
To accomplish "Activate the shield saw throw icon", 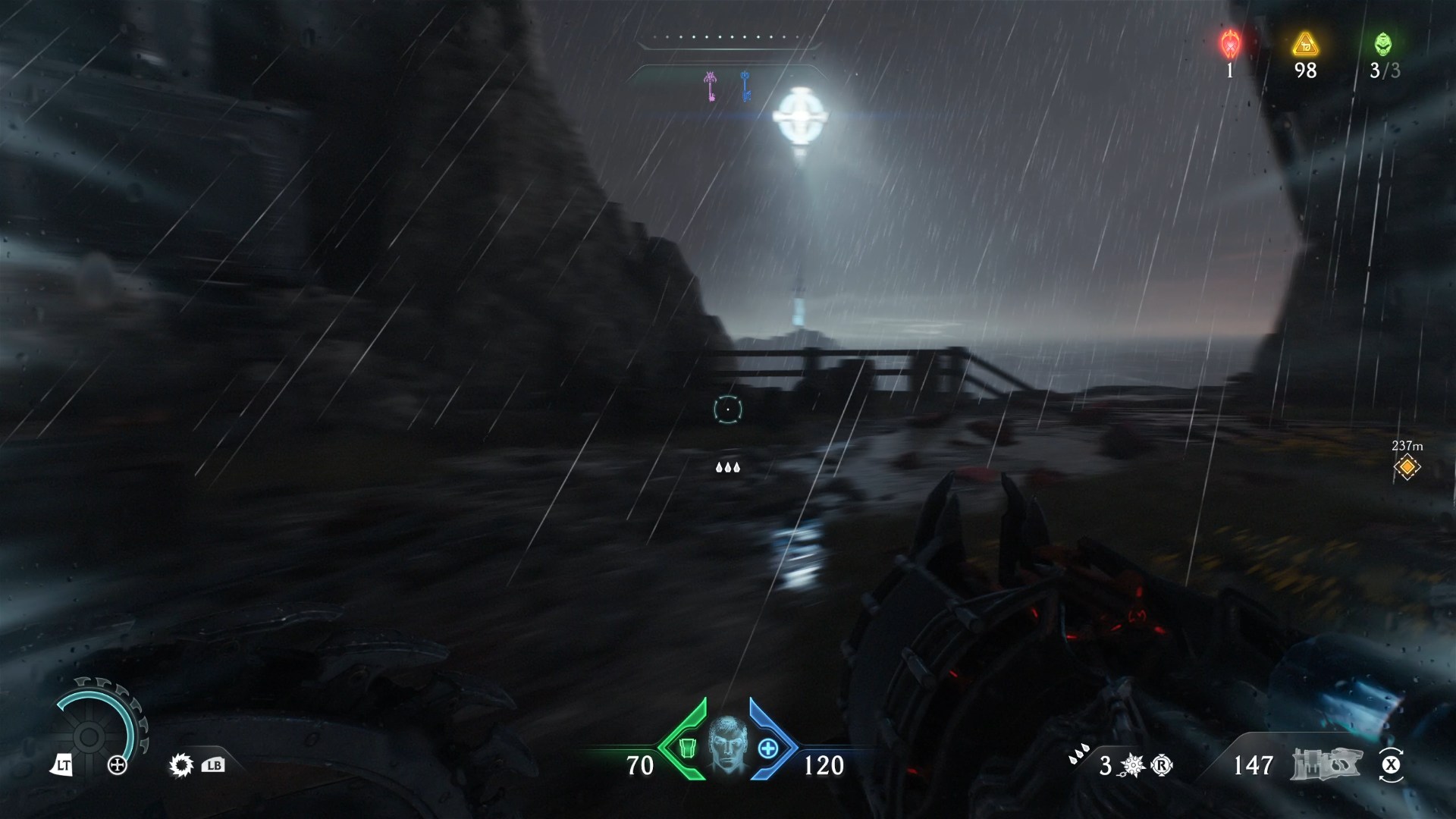I will [181, 765].
